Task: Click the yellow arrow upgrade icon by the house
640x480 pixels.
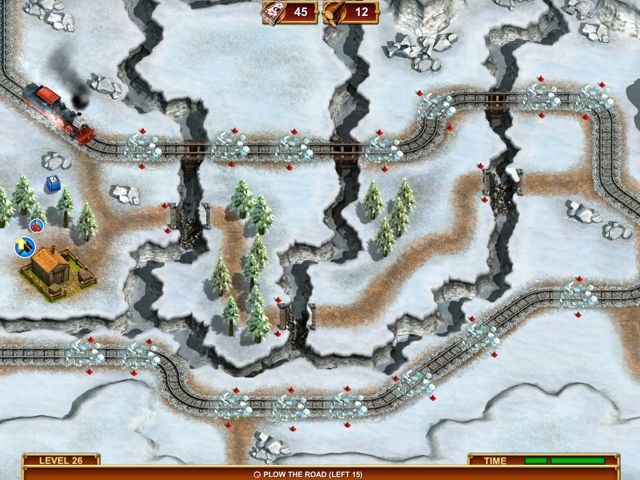Action: coord(22,245)
